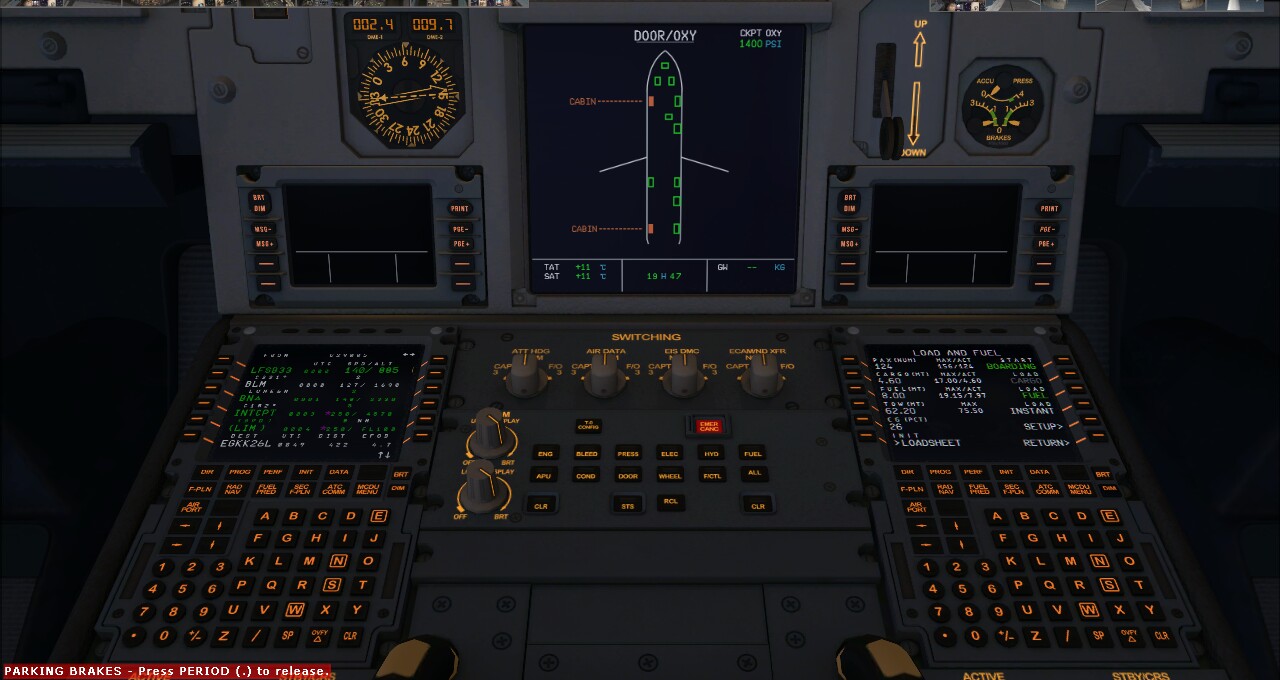1280x680 pixels.
Task: Select the PRESS system page button
Action: [x=628, y=454]
